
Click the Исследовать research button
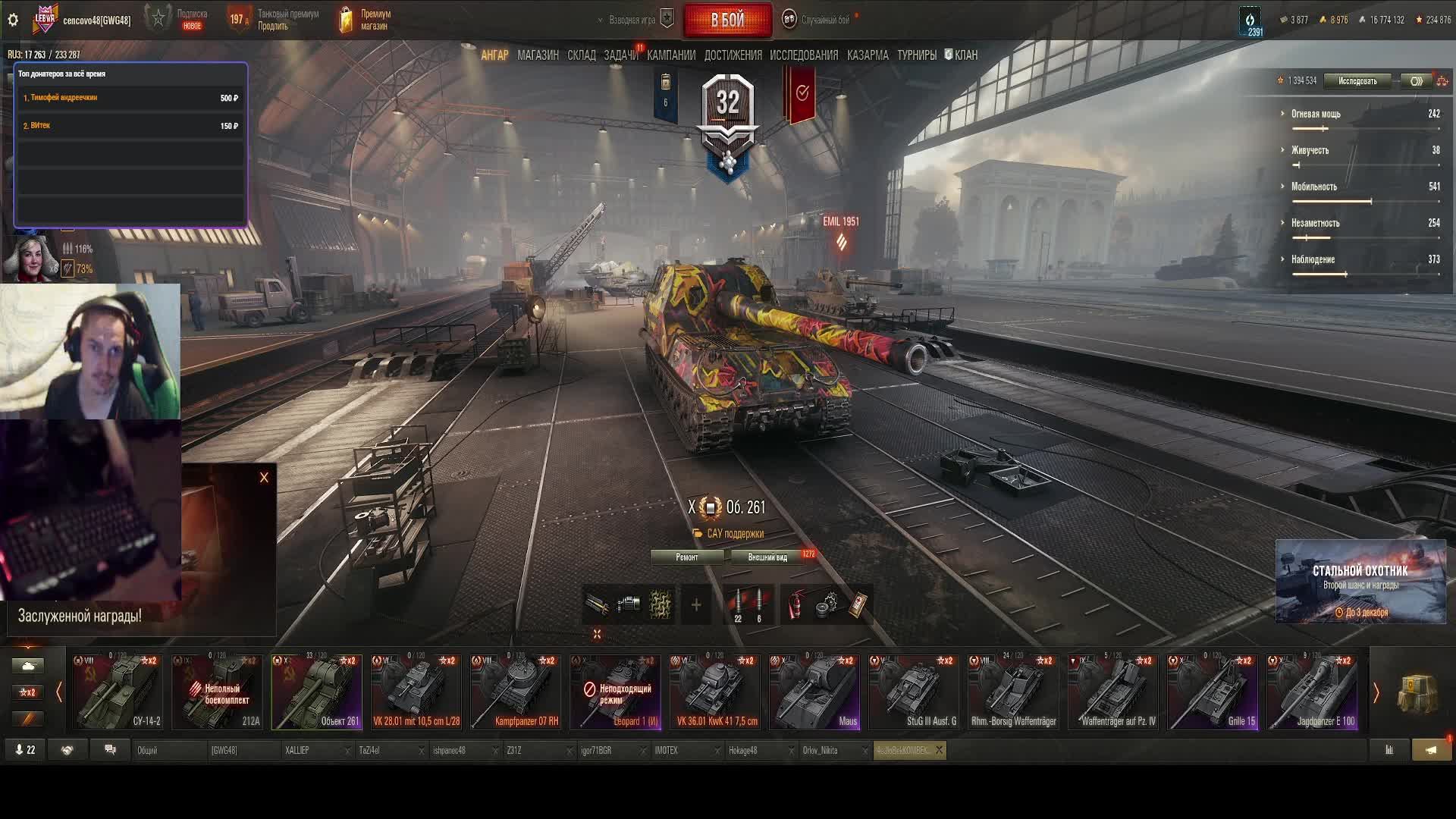point(1357,81)
